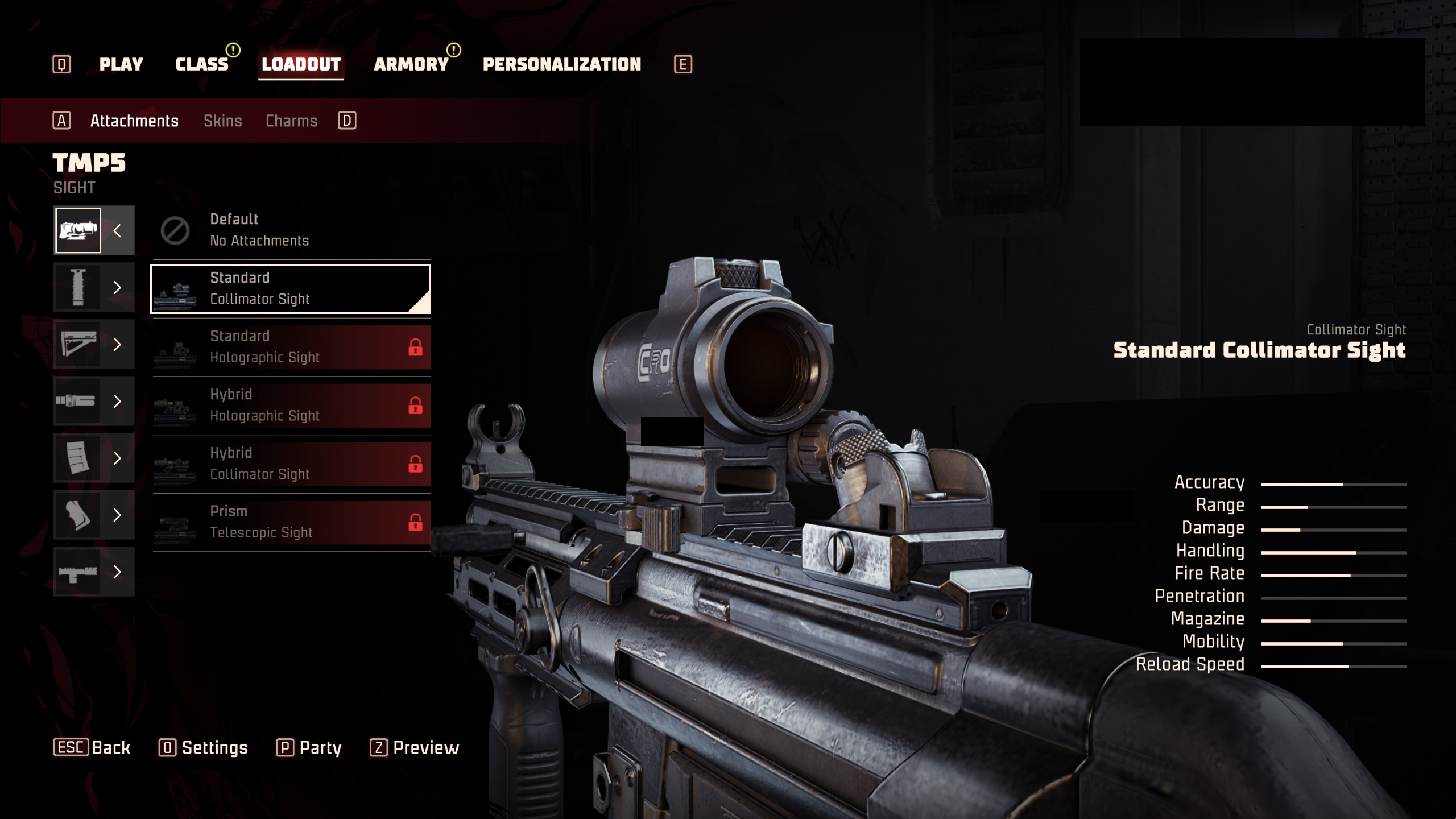Open the magazine attachment category

(x=94, y=458)
